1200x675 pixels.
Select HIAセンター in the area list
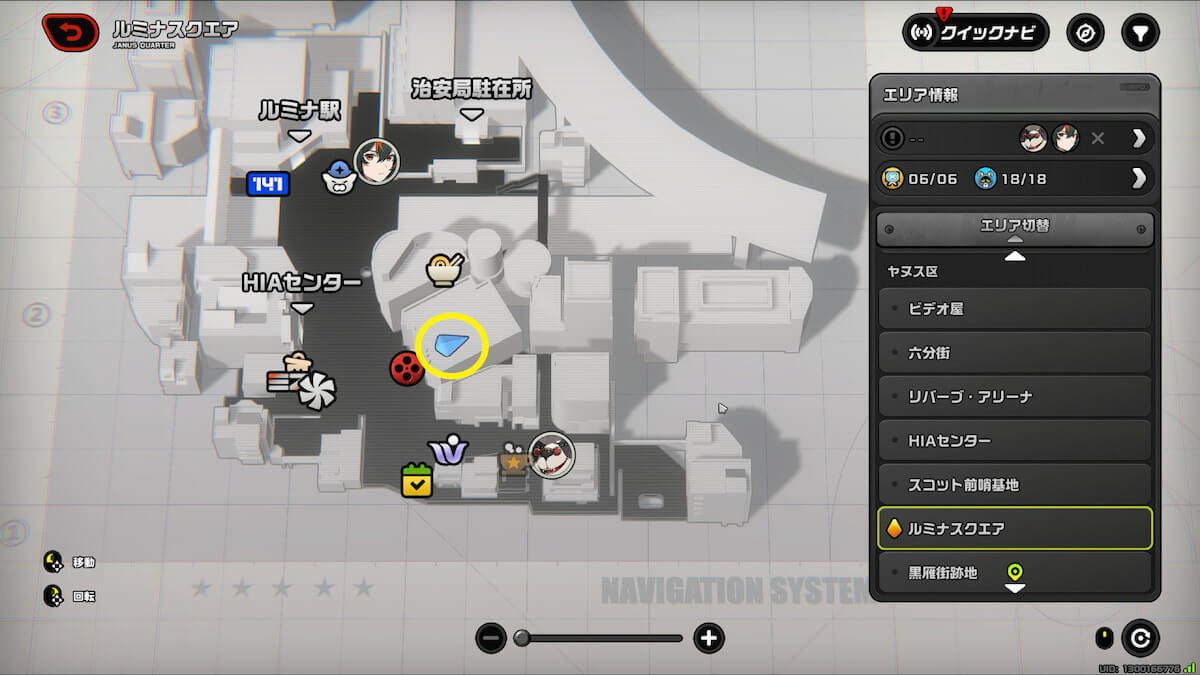[x=1014, y=441]
